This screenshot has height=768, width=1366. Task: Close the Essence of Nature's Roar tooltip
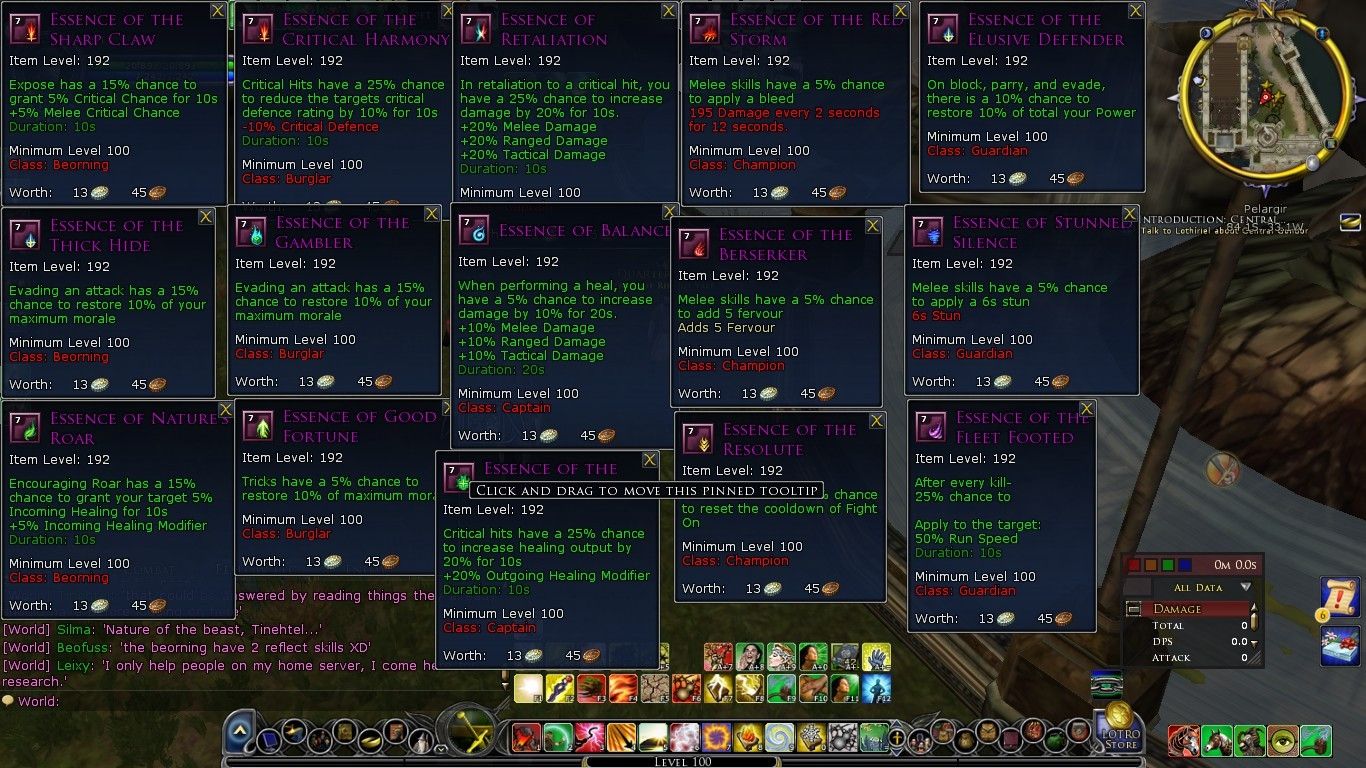tap(226, 410)
